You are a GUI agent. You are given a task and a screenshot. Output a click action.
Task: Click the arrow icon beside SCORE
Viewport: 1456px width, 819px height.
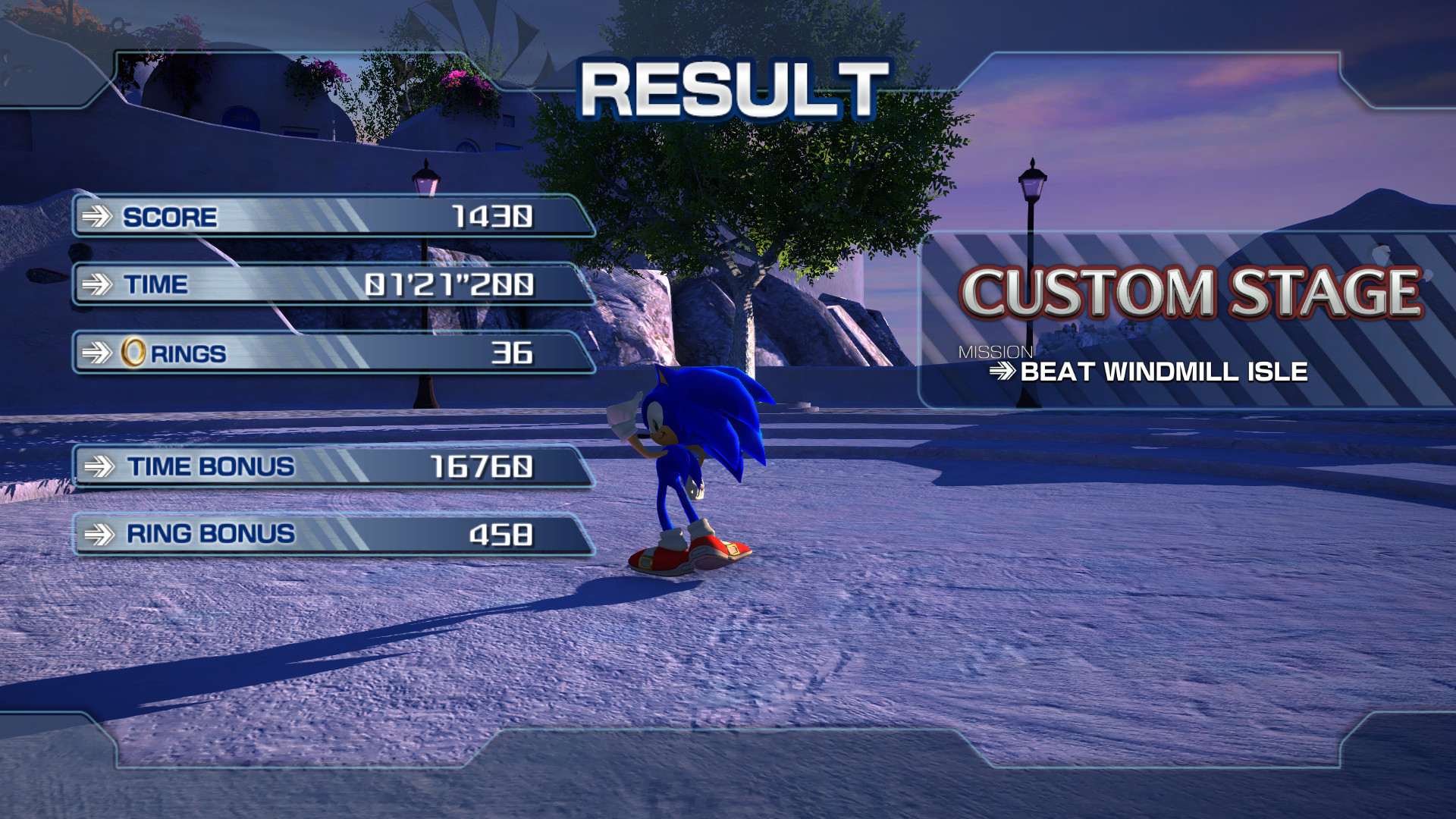click(x=97, y=218)
